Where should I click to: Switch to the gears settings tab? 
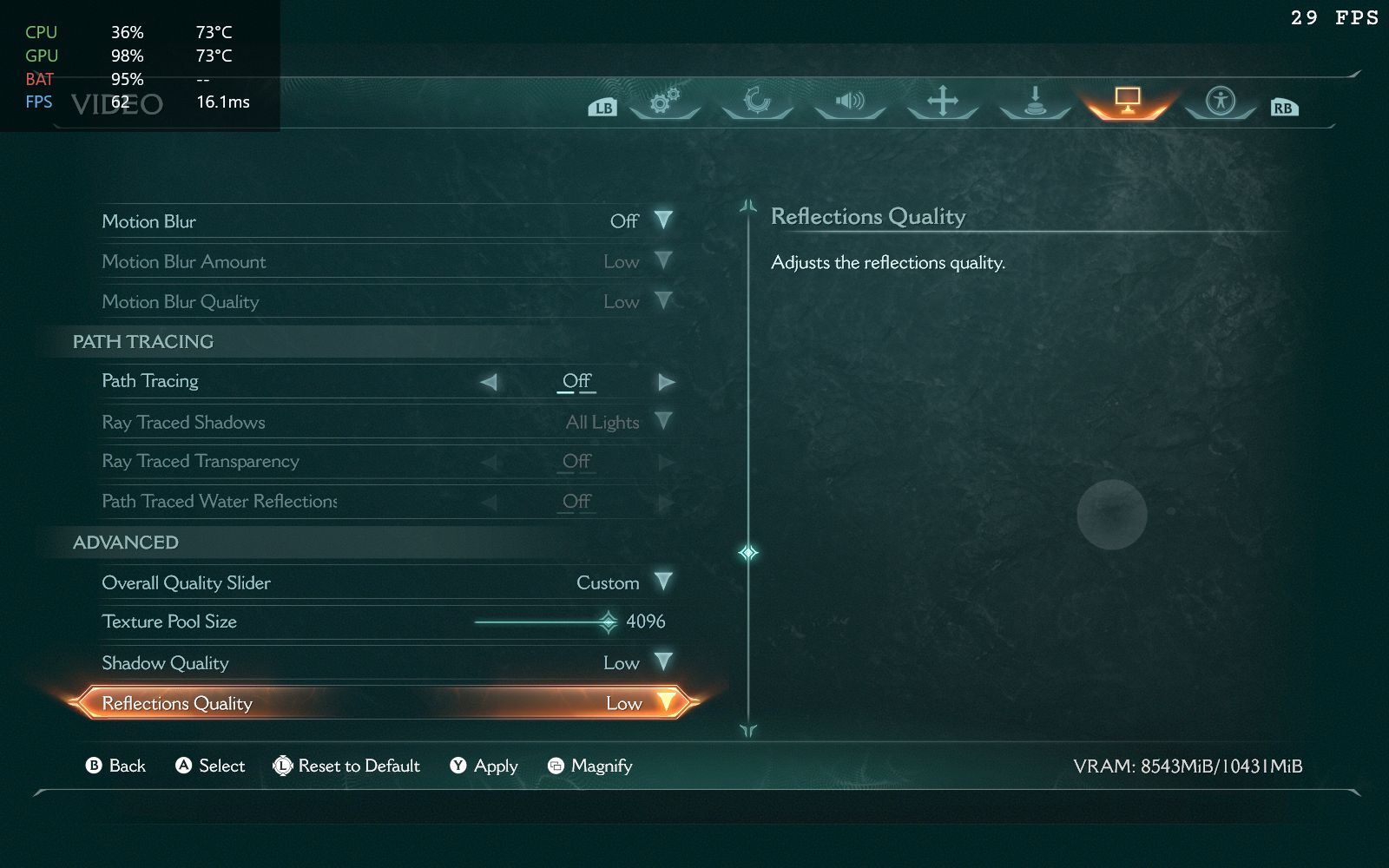coord(665,102)
